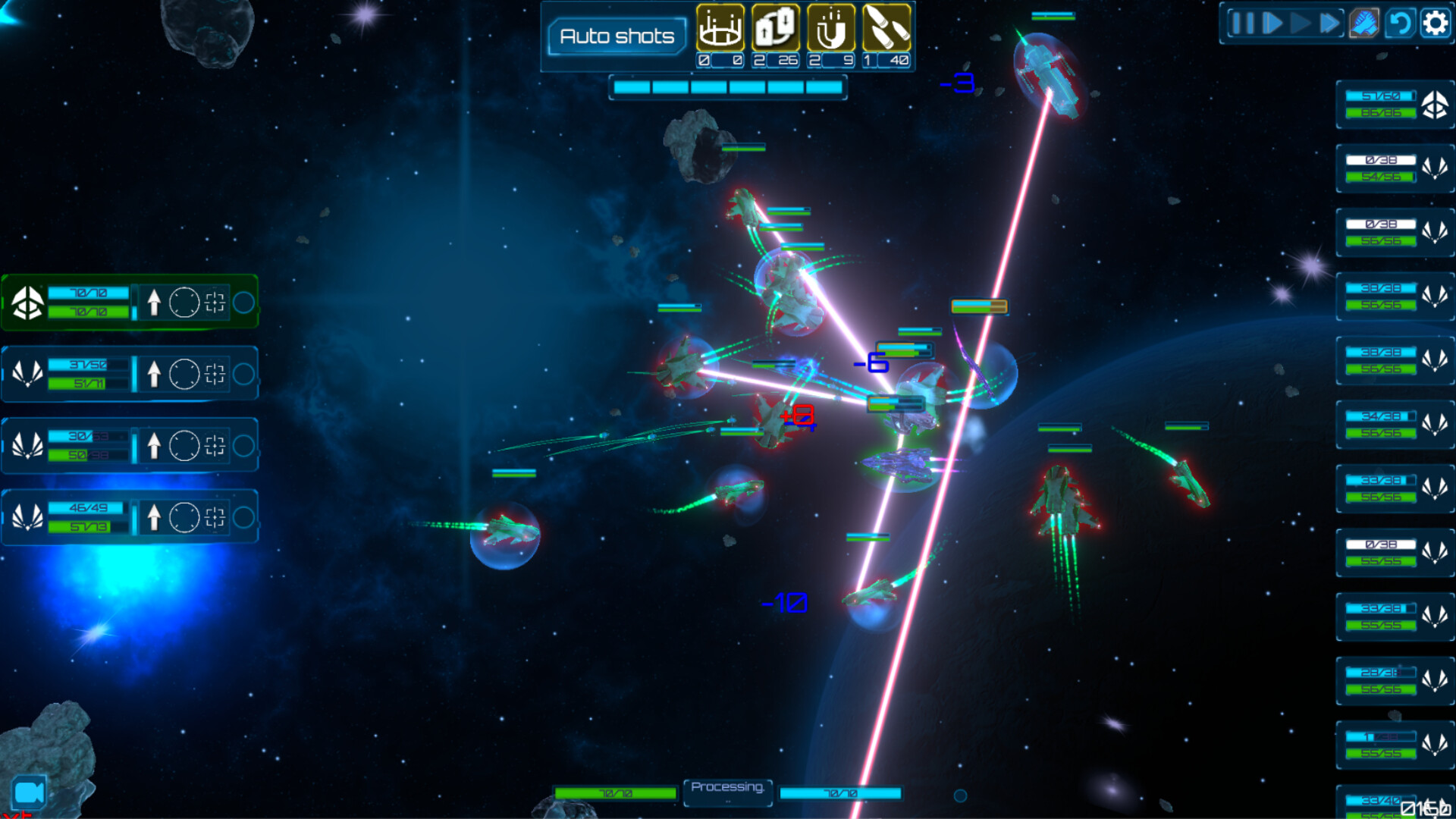Click the move arrow on the 46/49 ship

(x=154, y=517)
